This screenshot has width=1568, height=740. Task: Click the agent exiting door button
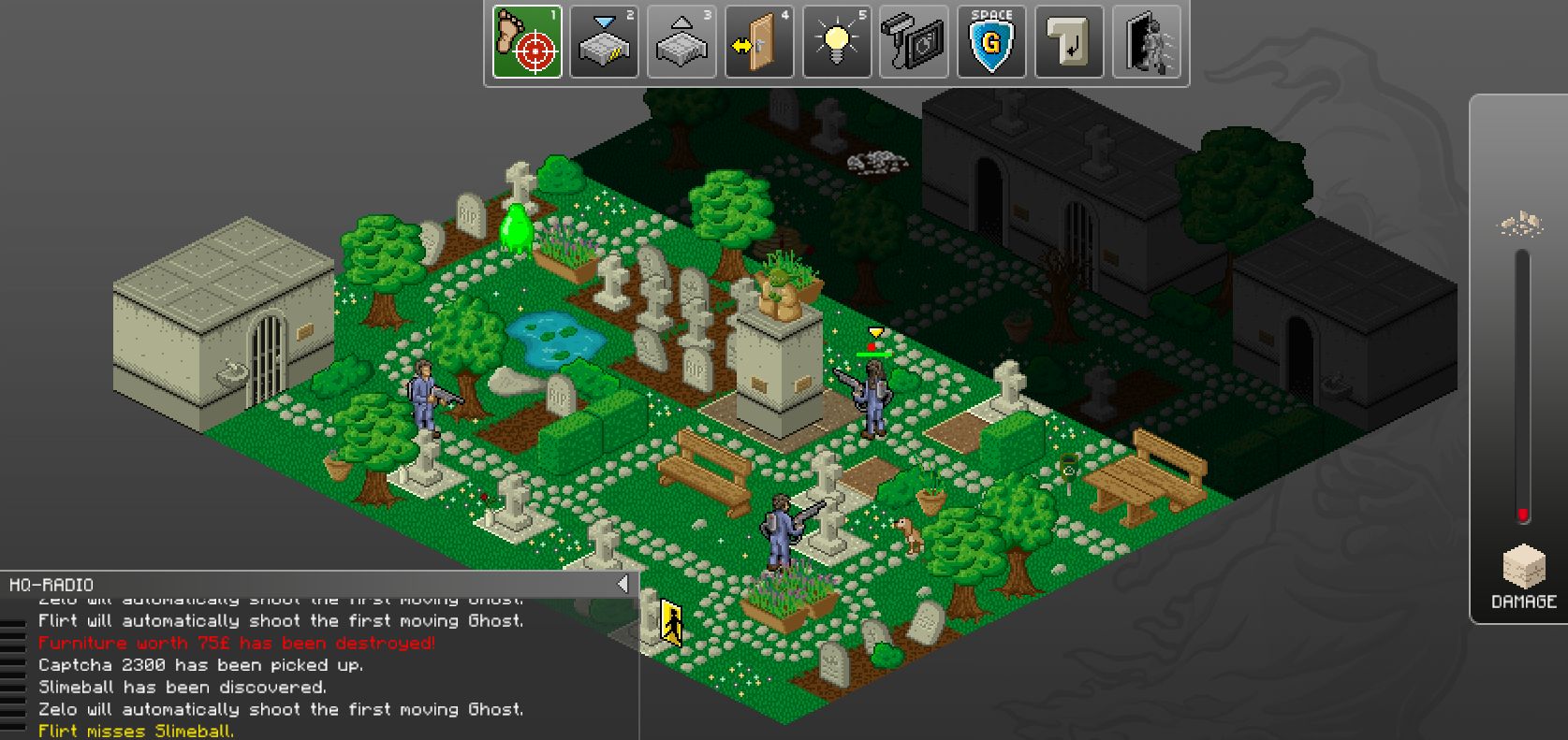(x=1147, y=42)
